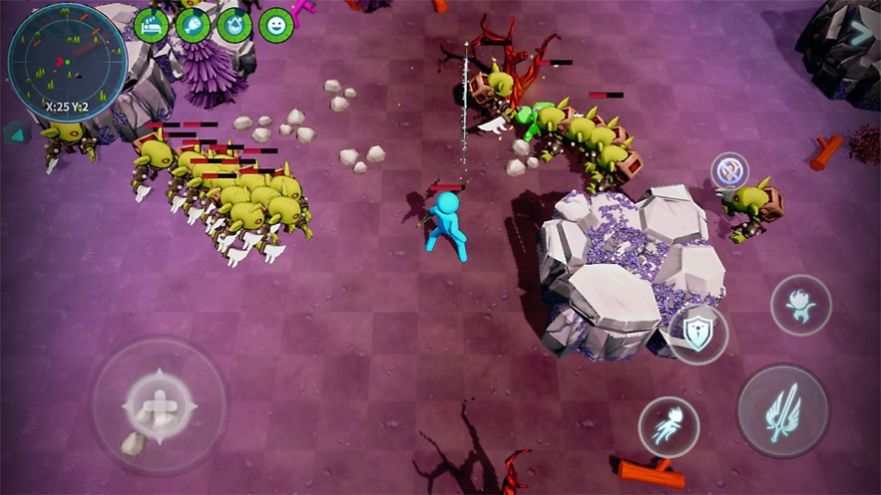Toggle the crossed-out circle icon

[x=730, y=171]
